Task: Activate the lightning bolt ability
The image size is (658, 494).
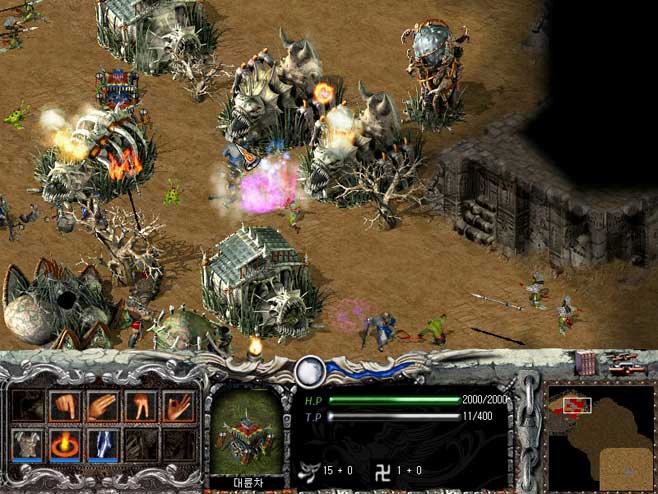Action: (103, 444)
